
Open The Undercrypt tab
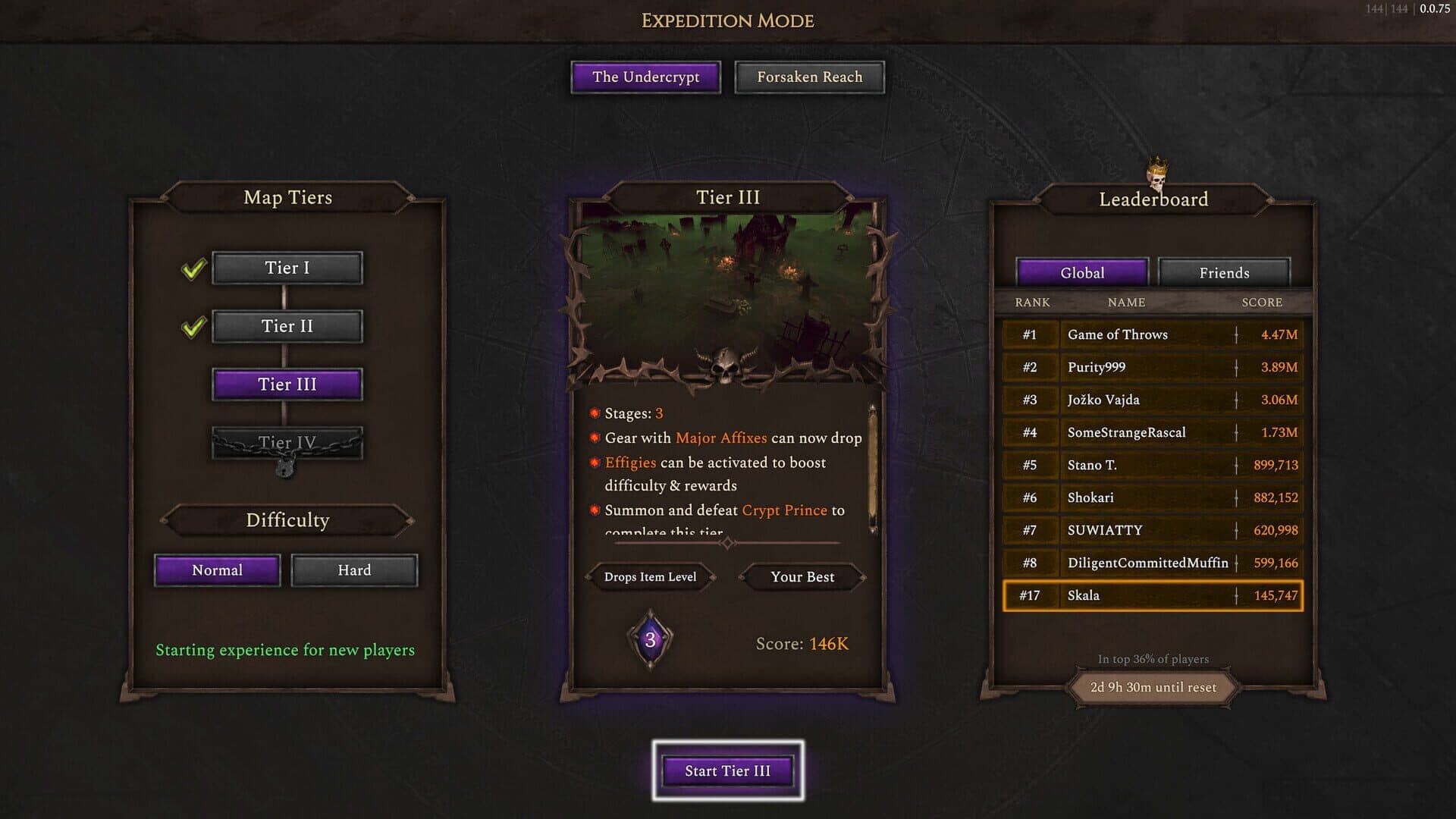645,77
